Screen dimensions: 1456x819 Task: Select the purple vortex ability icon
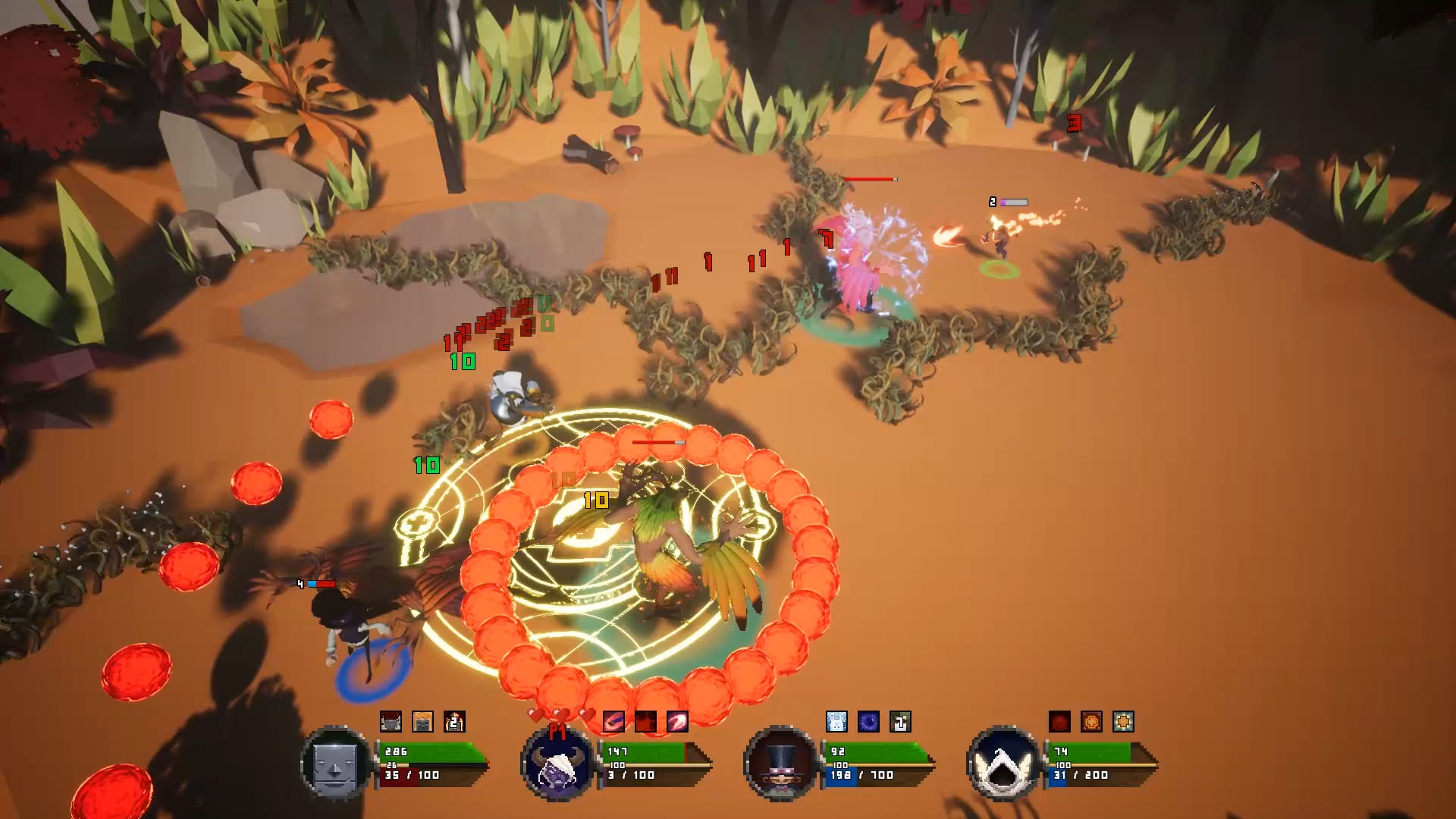868,721
